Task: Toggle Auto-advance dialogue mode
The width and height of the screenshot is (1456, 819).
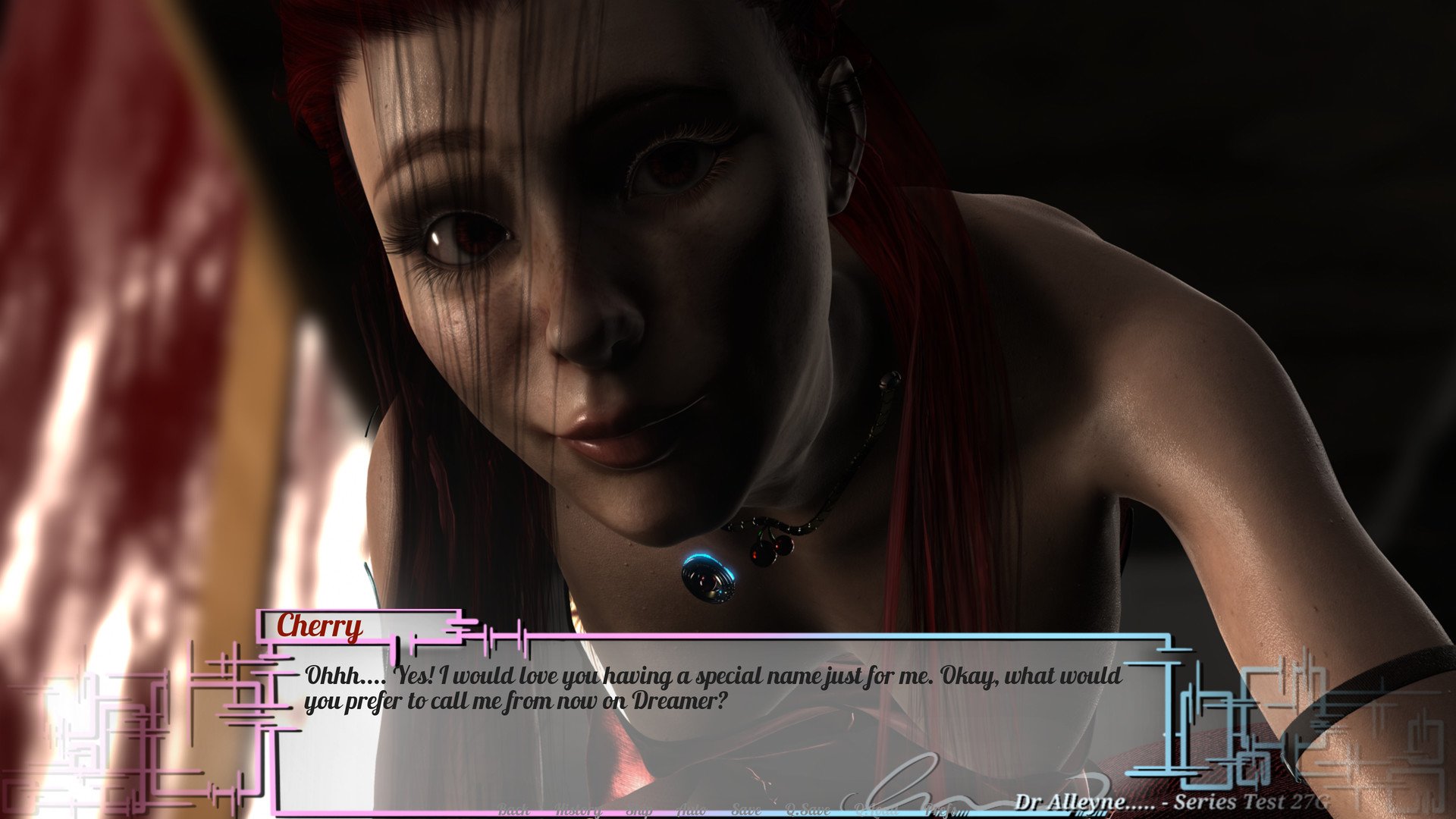Action: [691, 810]
